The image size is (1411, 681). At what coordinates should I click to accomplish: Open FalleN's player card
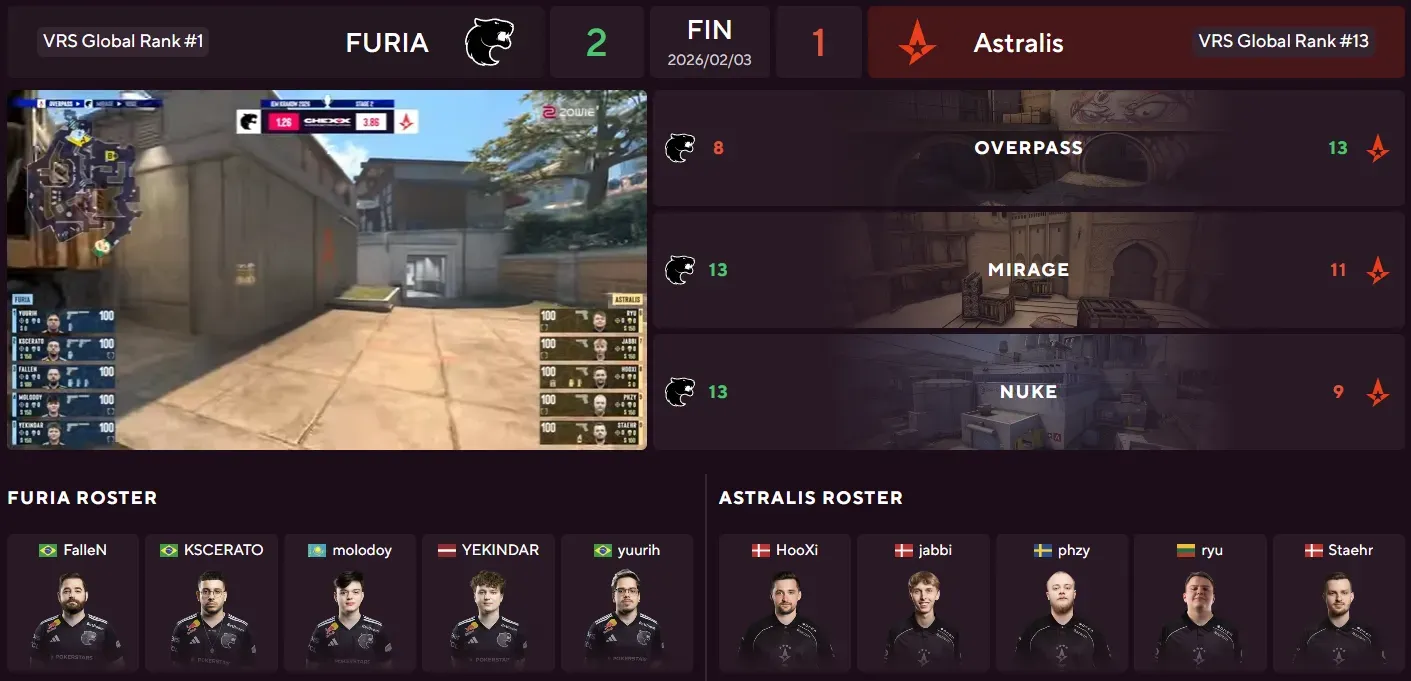73,603
